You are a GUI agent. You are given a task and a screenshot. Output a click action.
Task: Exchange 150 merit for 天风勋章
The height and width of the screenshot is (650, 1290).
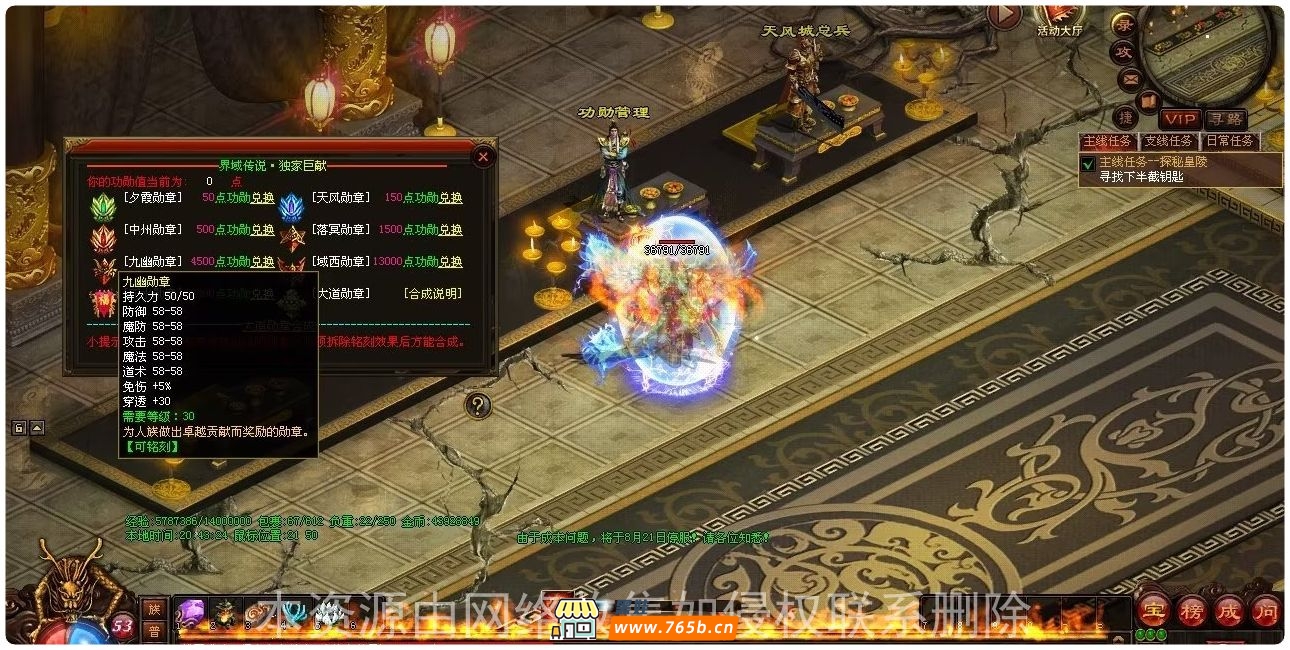[x=451, y=198]
